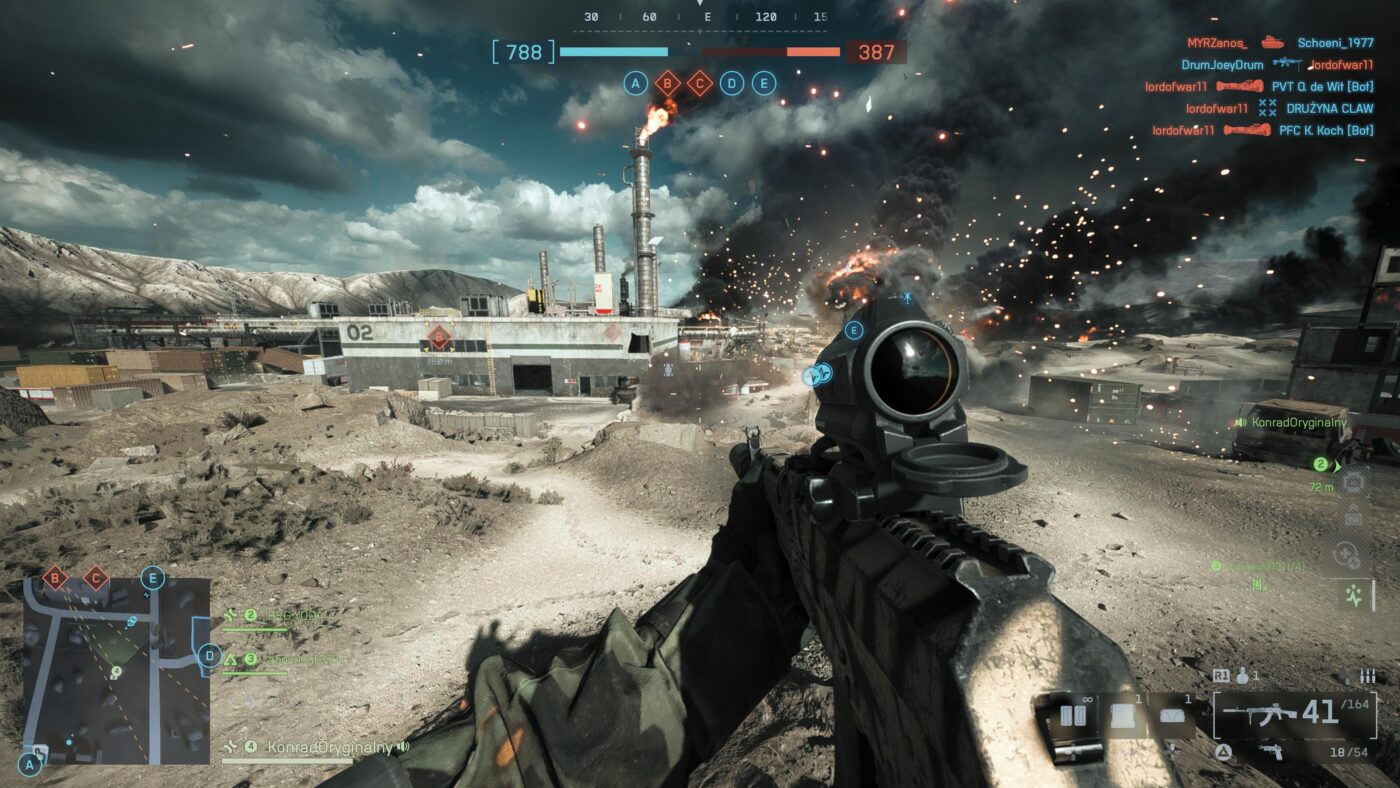
Task: Choose red objective C below the score bars
Action: tap(699, 83)
